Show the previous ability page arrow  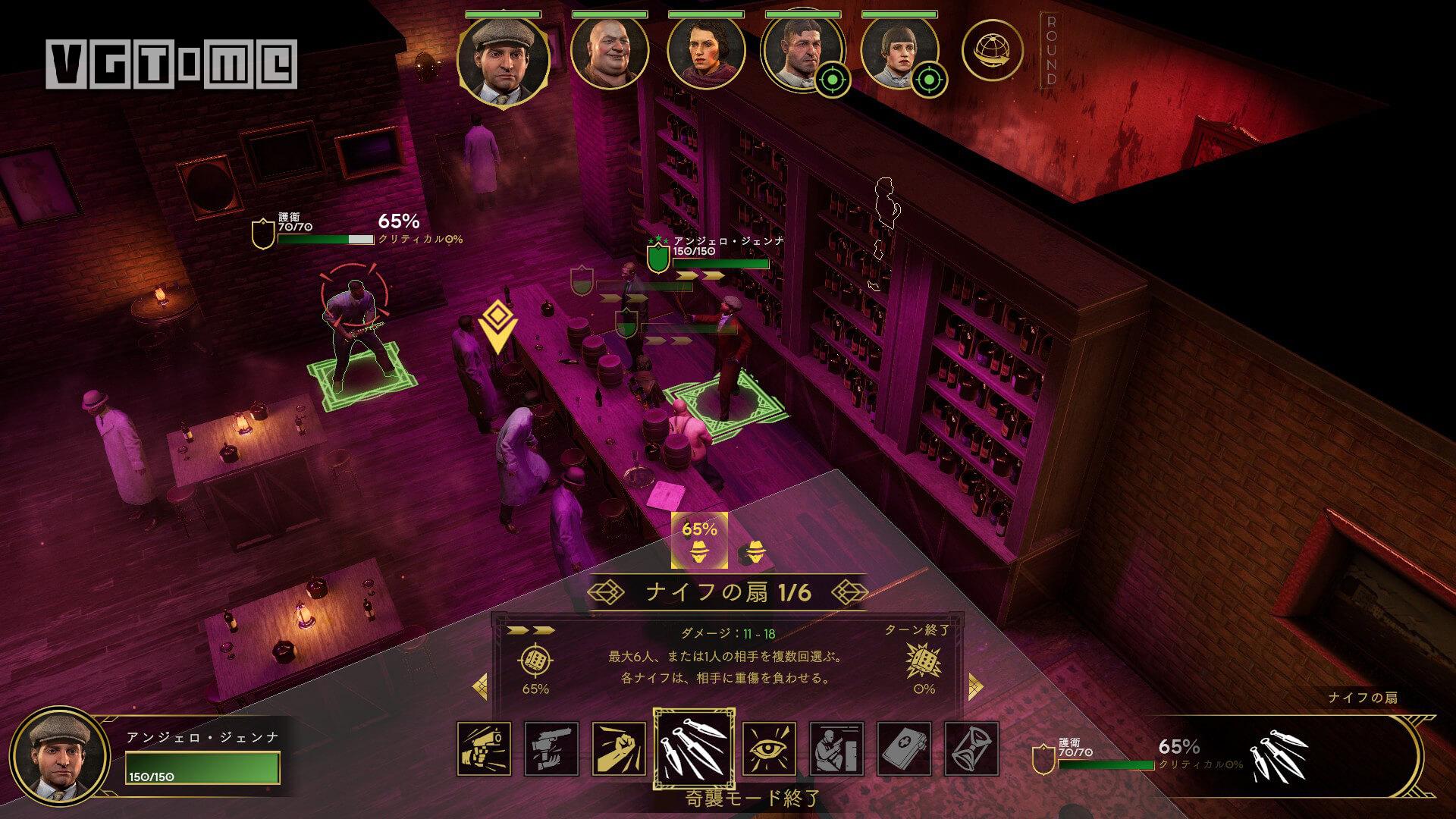(480, 687)
